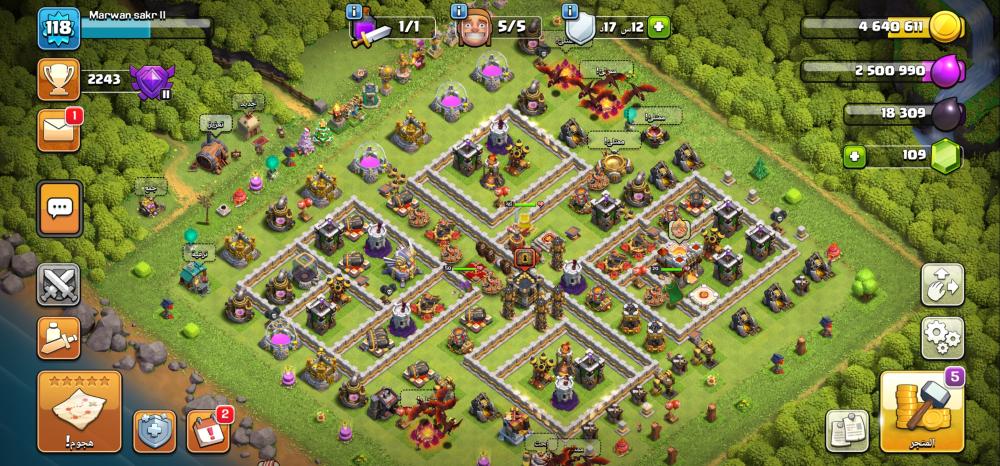Tap the blue shield button at the bottom
Image resolution: width=1000 pixels, height=466 pixels.
click(x=156, y=430)
